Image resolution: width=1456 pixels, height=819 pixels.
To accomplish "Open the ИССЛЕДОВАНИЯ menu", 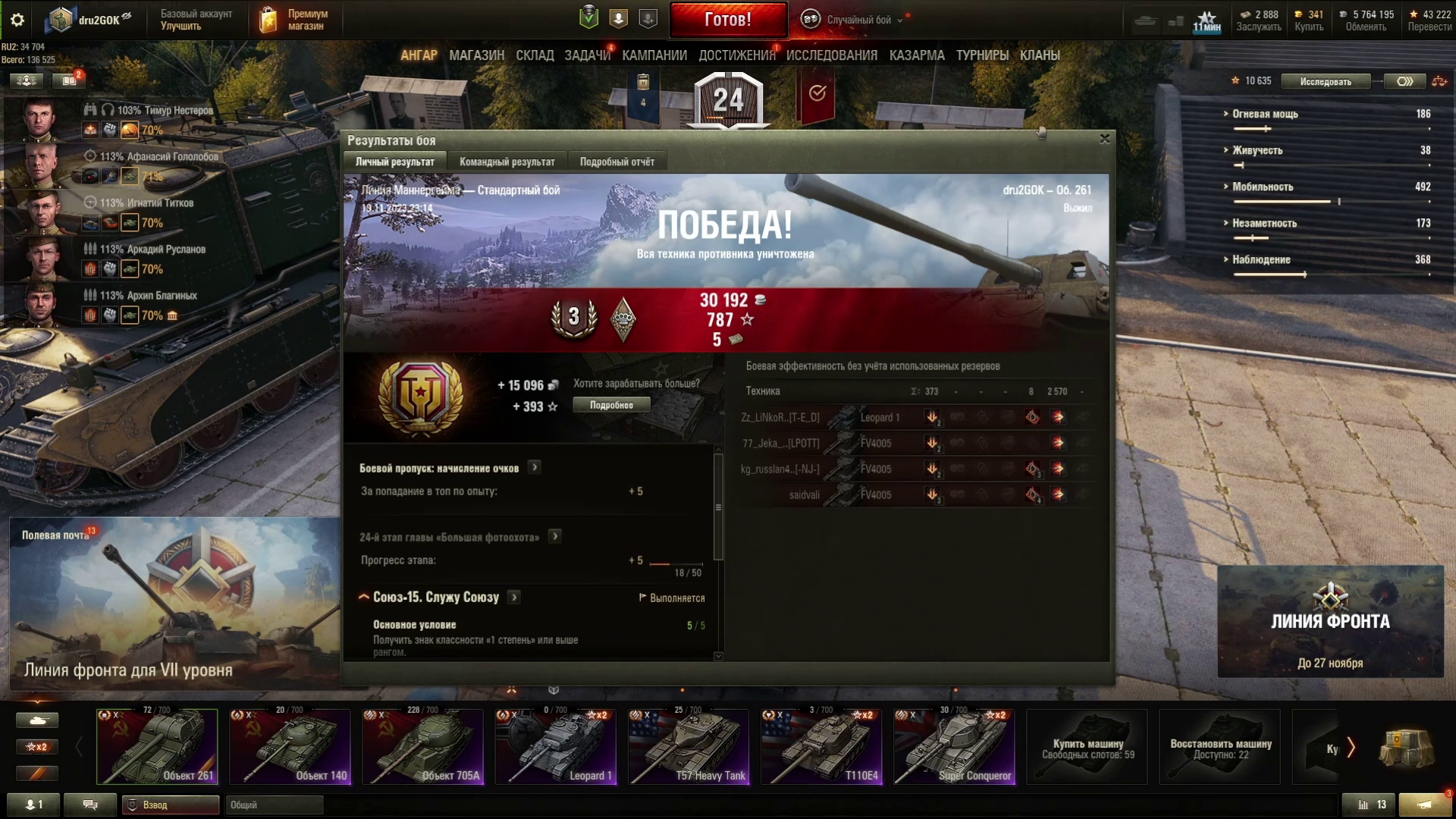I will point(831,55).
